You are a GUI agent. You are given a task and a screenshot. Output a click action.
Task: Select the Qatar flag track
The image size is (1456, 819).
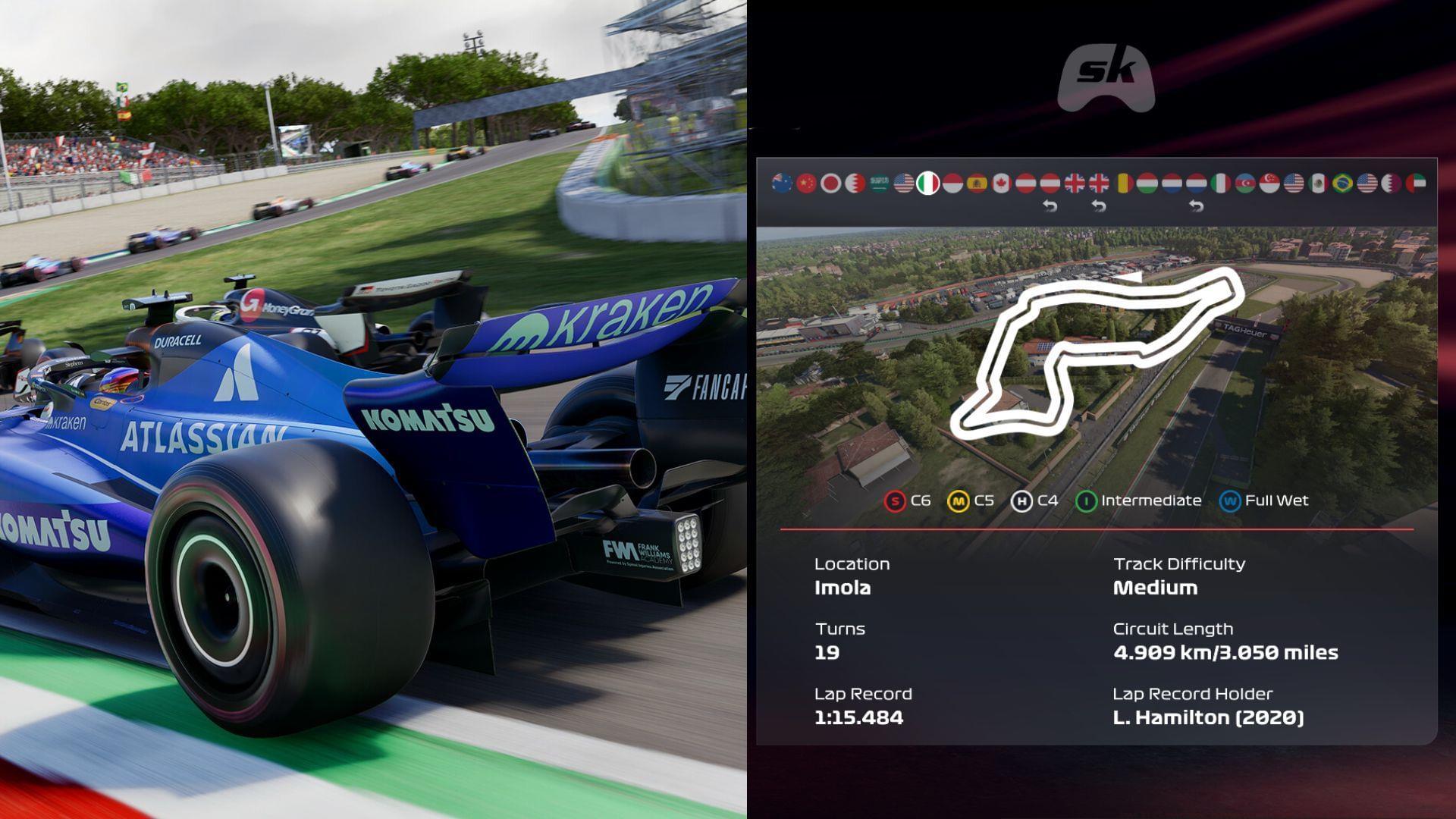pyautogui.click(x=1392, y=183)
